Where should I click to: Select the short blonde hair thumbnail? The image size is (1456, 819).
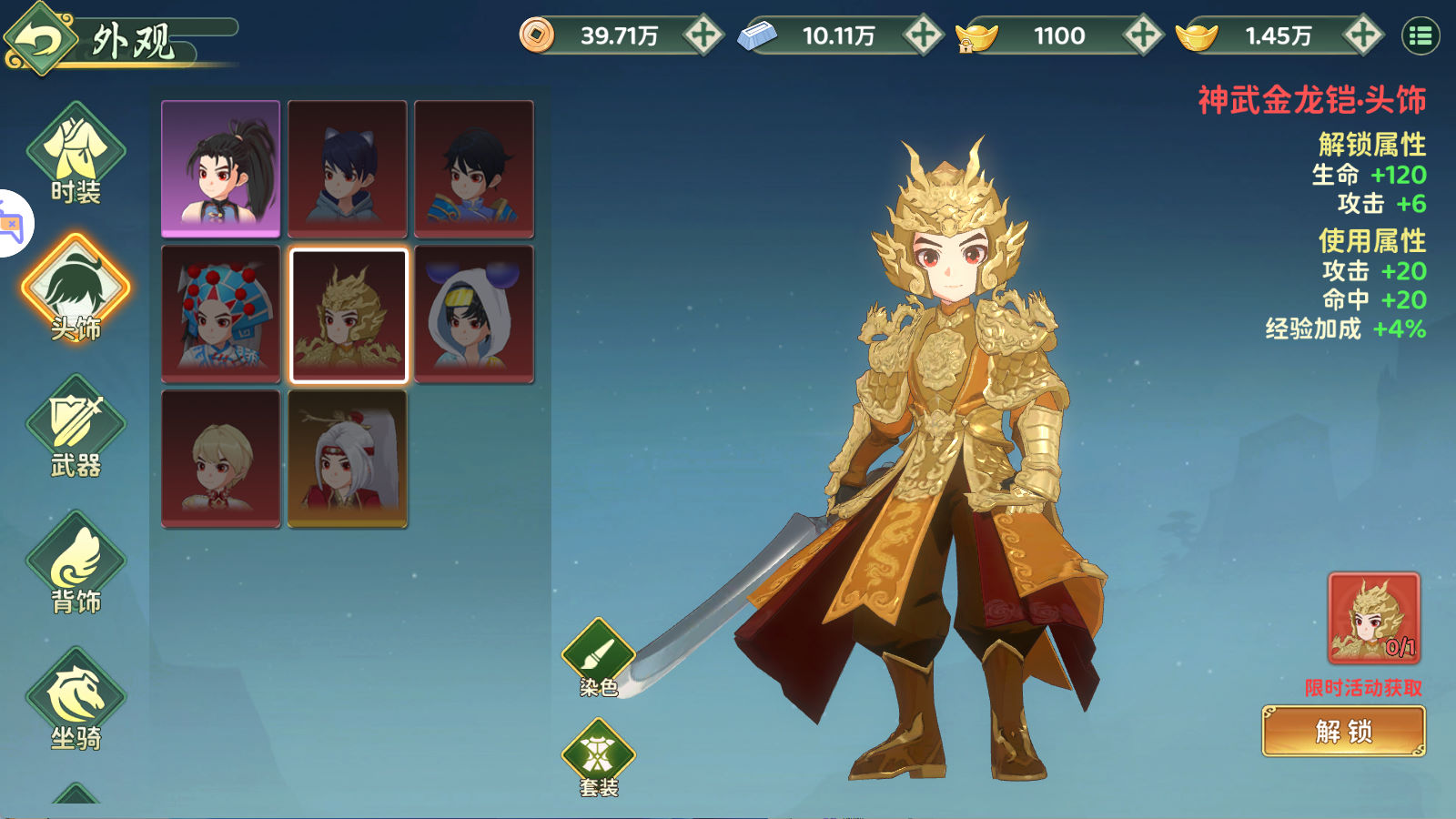(221, 459)
